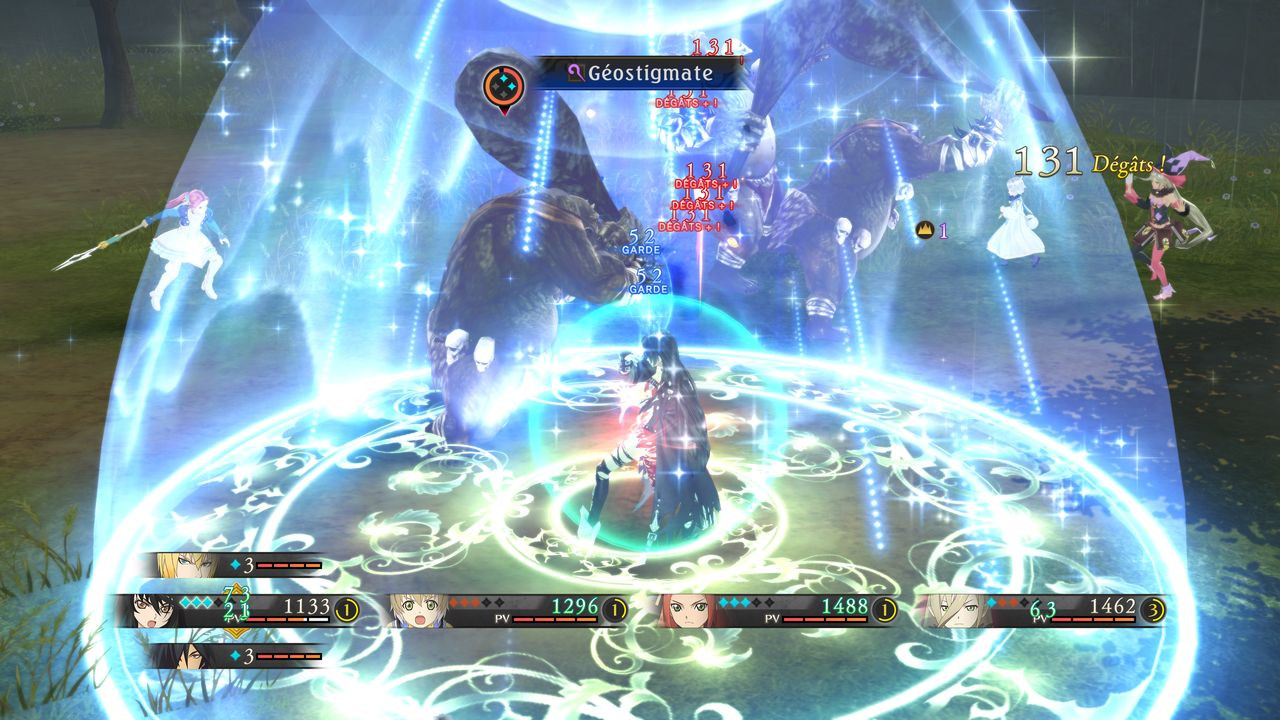
Task: Select the pale-haired man's party portrait
Action: (952, 610)
